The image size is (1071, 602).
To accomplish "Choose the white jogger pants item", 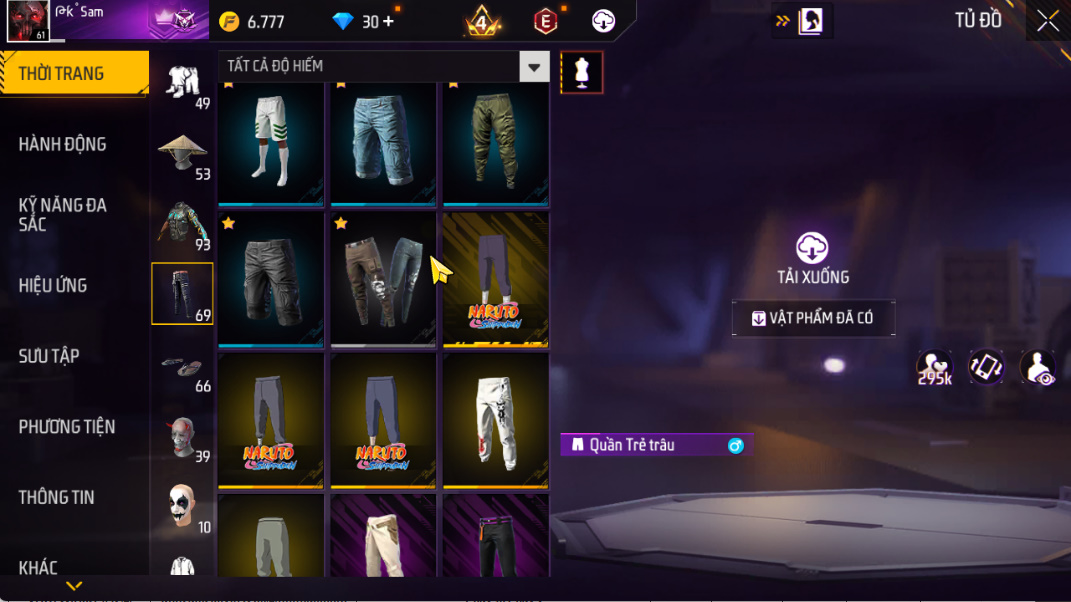I will [x=495, y=420].
